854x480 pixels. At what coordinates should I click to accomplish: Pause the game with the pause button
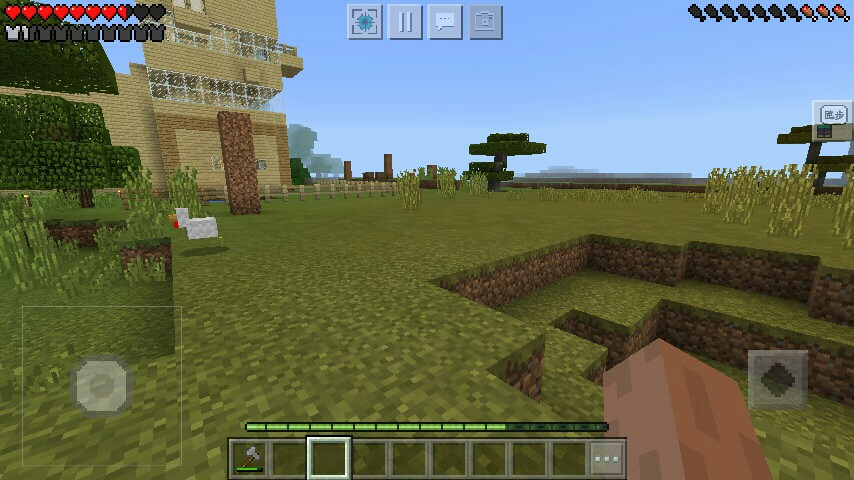click(x=405, y=22)
